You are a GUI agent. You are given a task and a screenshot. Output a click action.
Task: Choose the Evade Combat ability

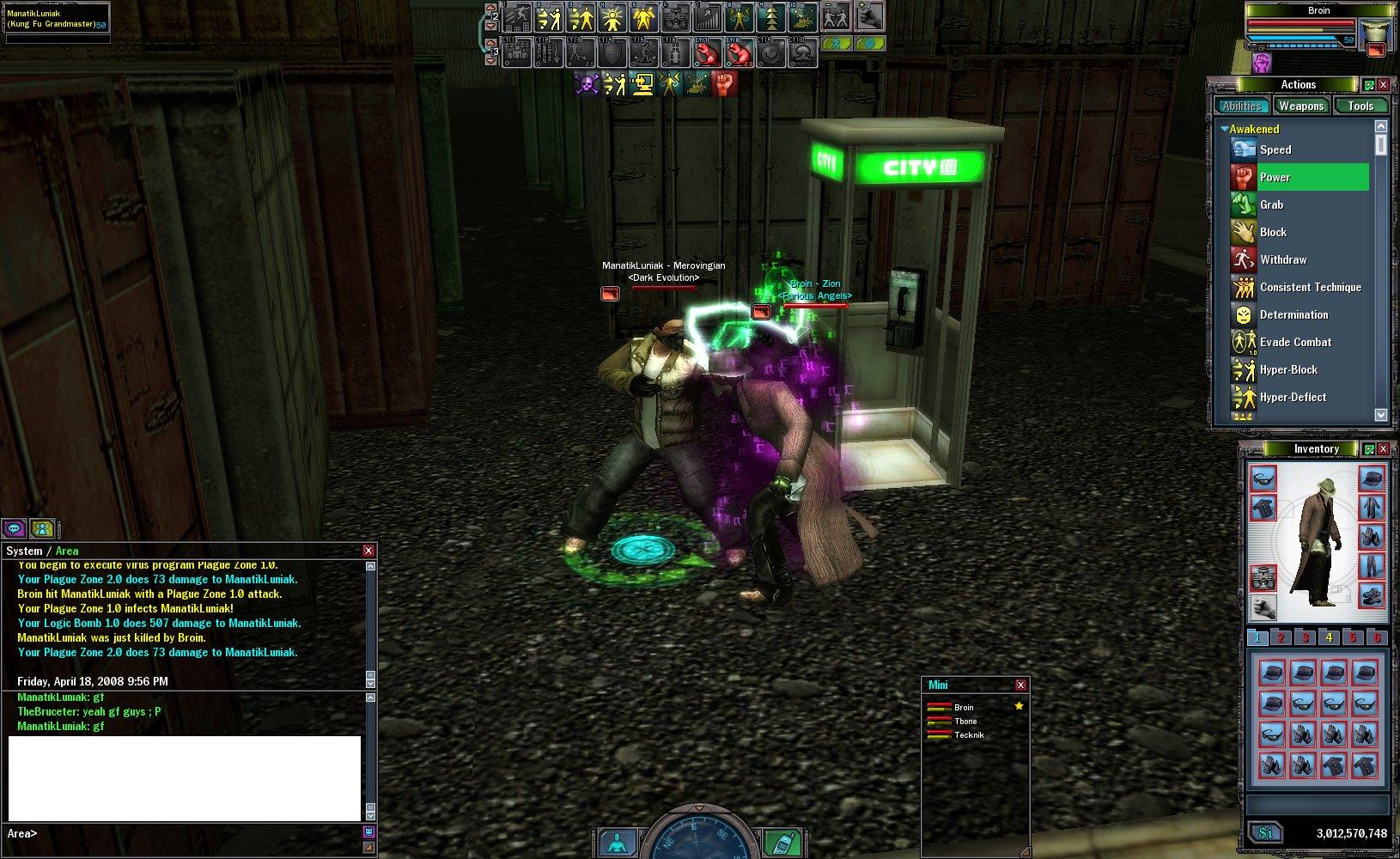[x=1295, y=342]
